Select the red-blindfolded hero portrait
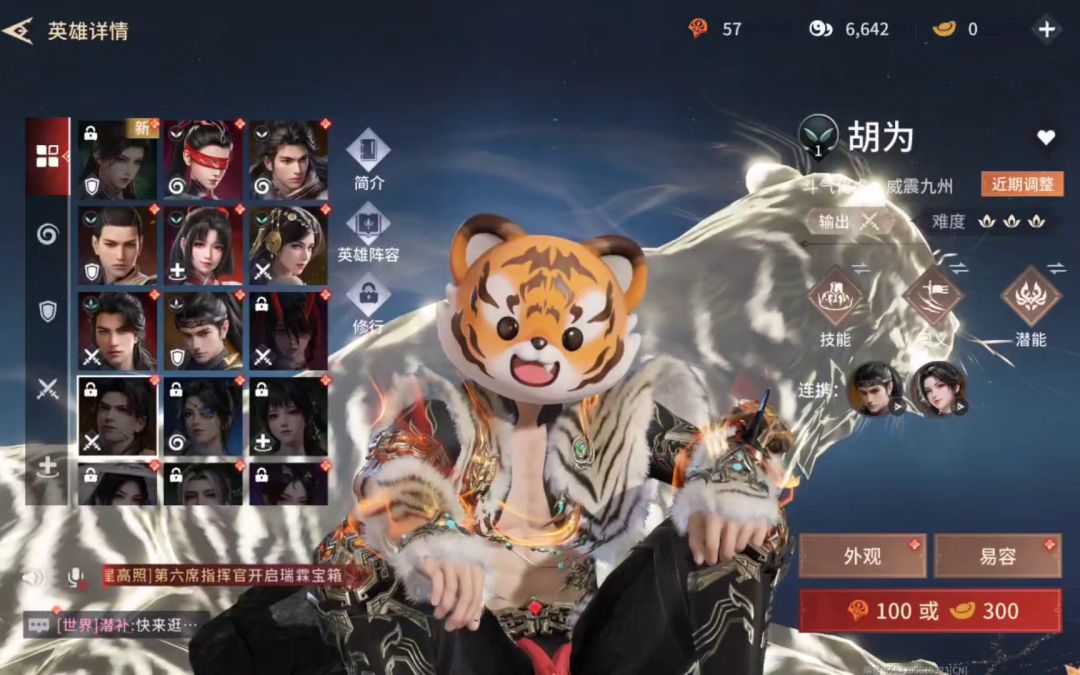Viewport: 1080px width, 675px height. (x=204, y=160)
